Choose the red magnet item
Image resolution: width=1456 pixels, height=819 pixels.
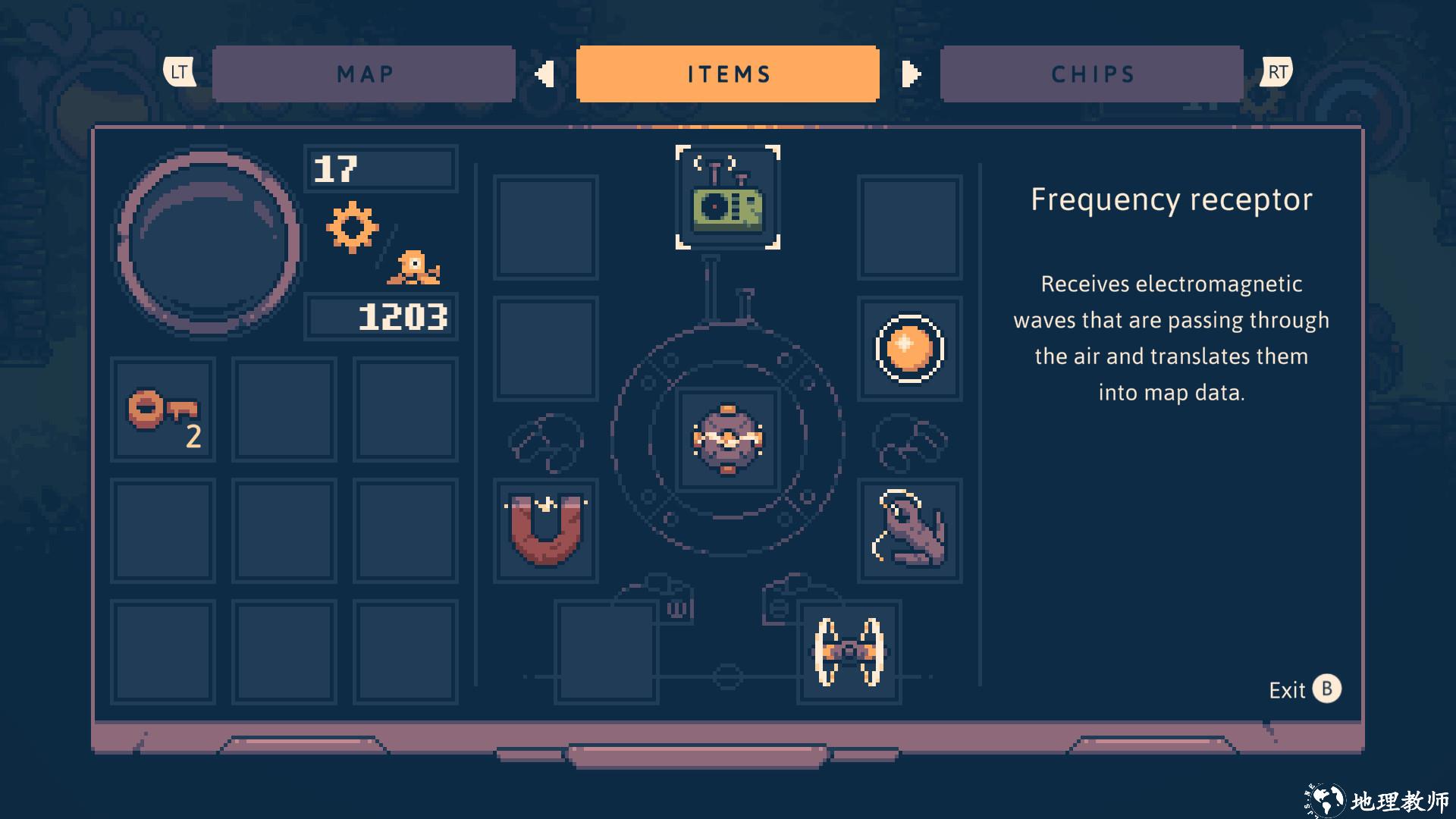point(546,530)
